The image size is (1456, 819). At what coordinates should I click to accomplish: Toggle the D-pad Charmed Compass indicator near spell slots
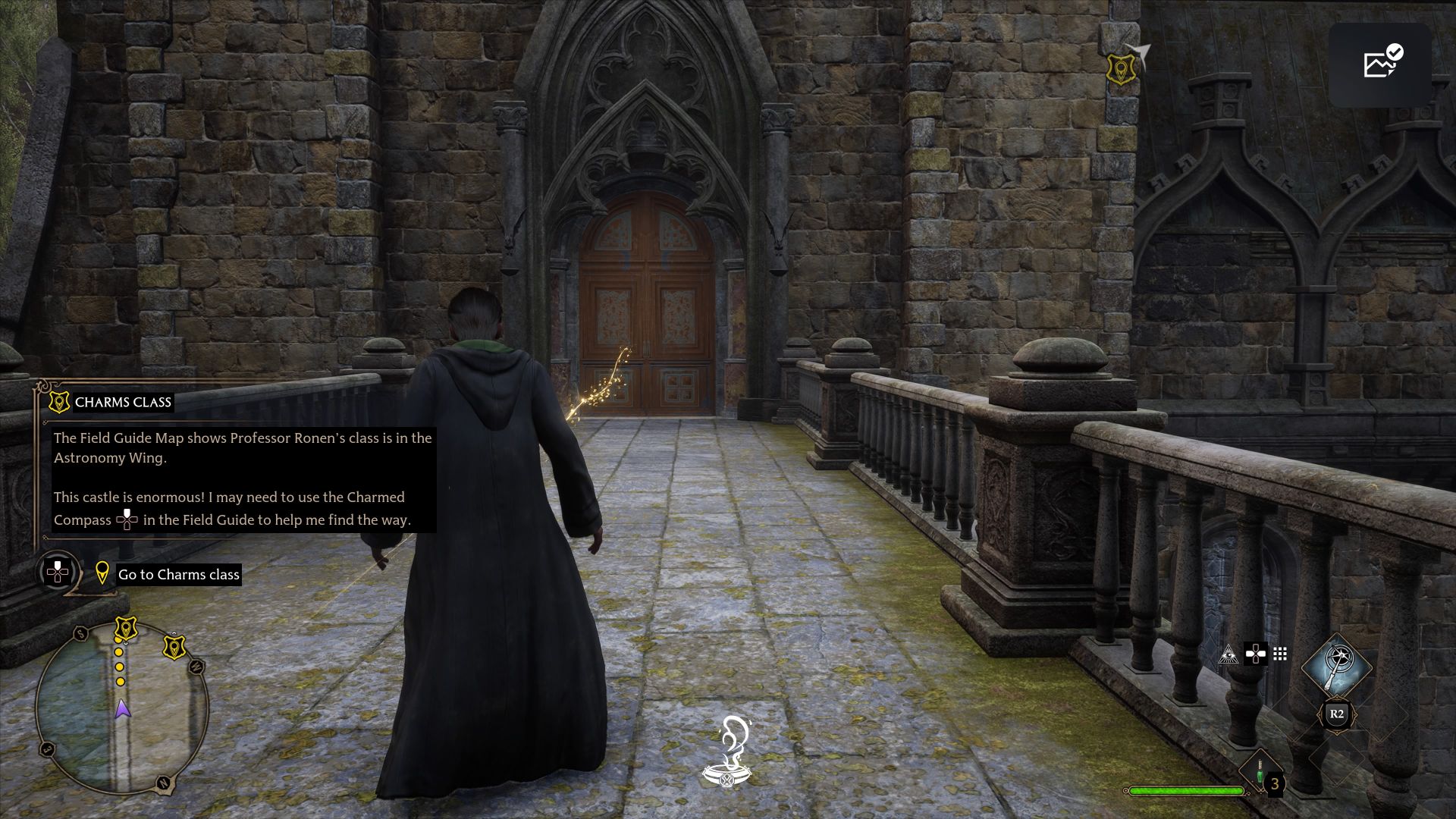click(1256, 654)
